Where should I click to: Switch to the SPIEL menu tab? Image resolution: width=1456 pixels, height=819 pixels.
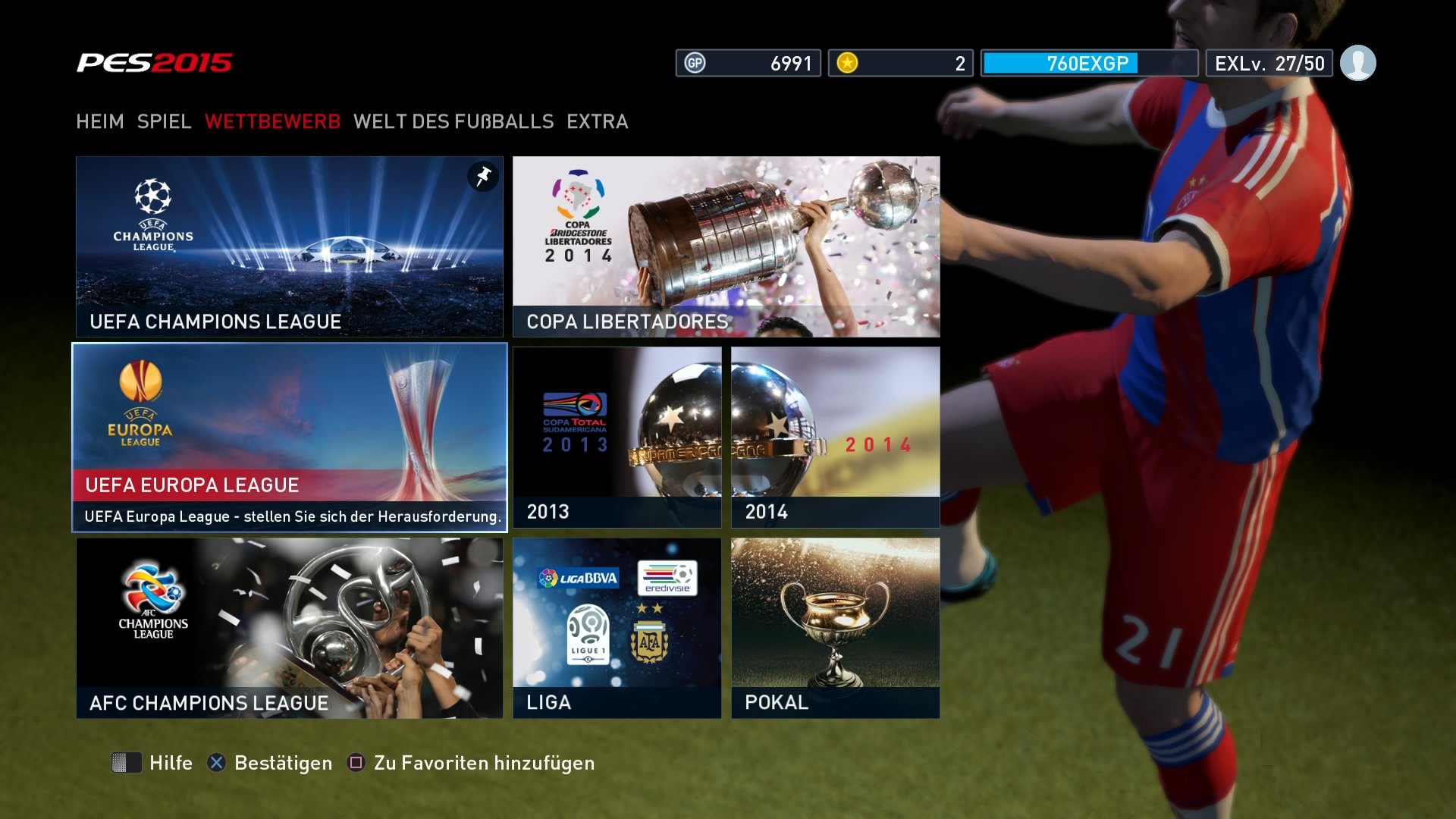pos(164,121)
